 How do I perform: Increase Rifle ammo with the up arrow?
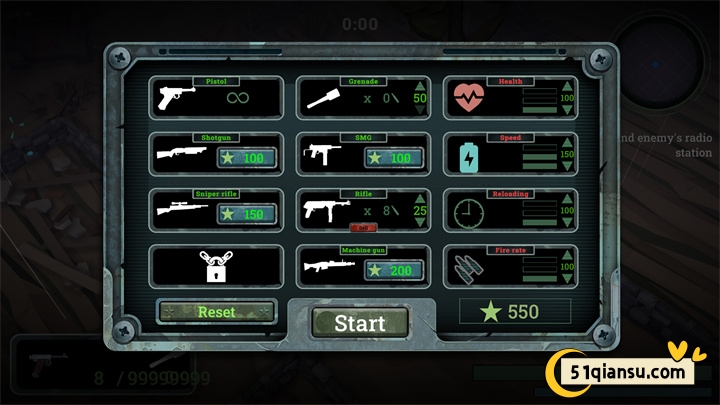(420, 198)
